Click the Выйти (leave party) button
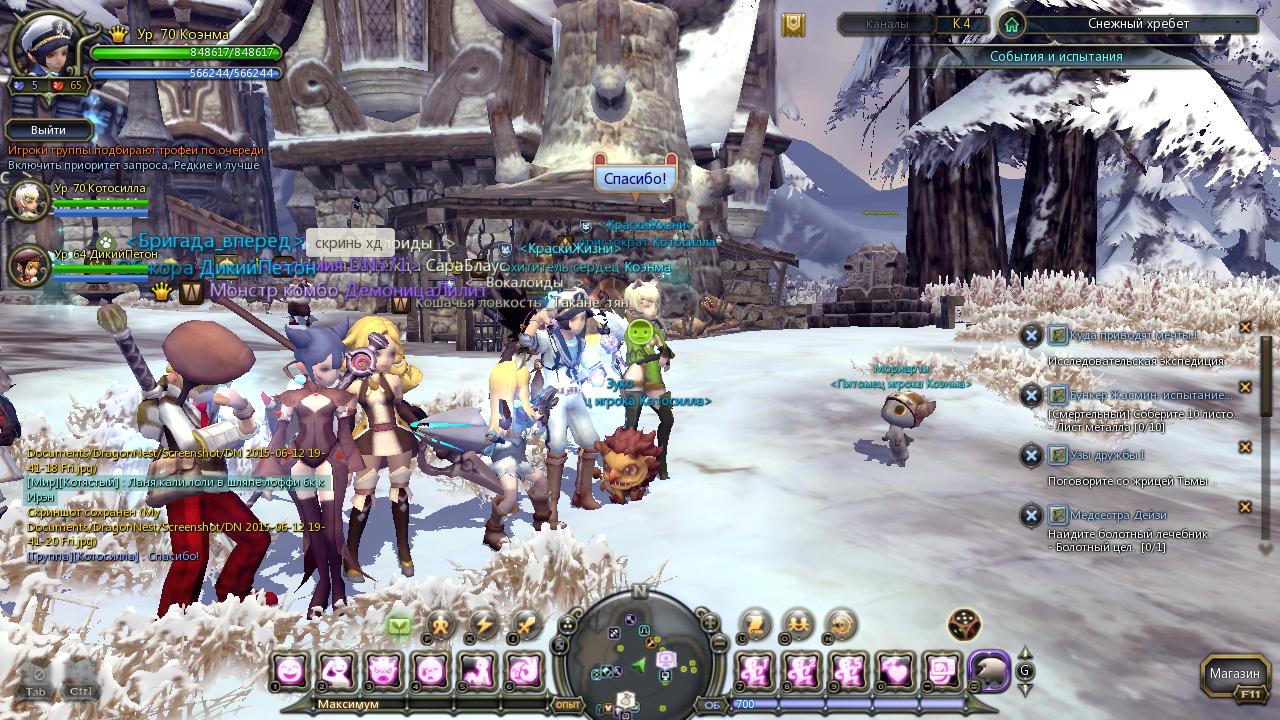Viewport: 1280px width, 720px height. tap(48, 130)
